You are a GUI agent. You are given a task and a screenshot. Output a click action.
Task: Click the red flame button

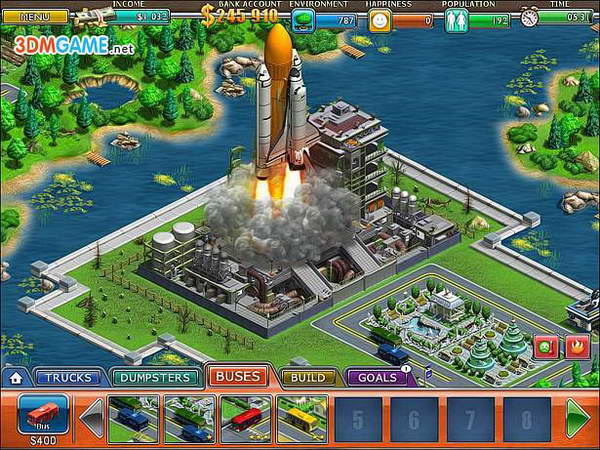[575, 349]
